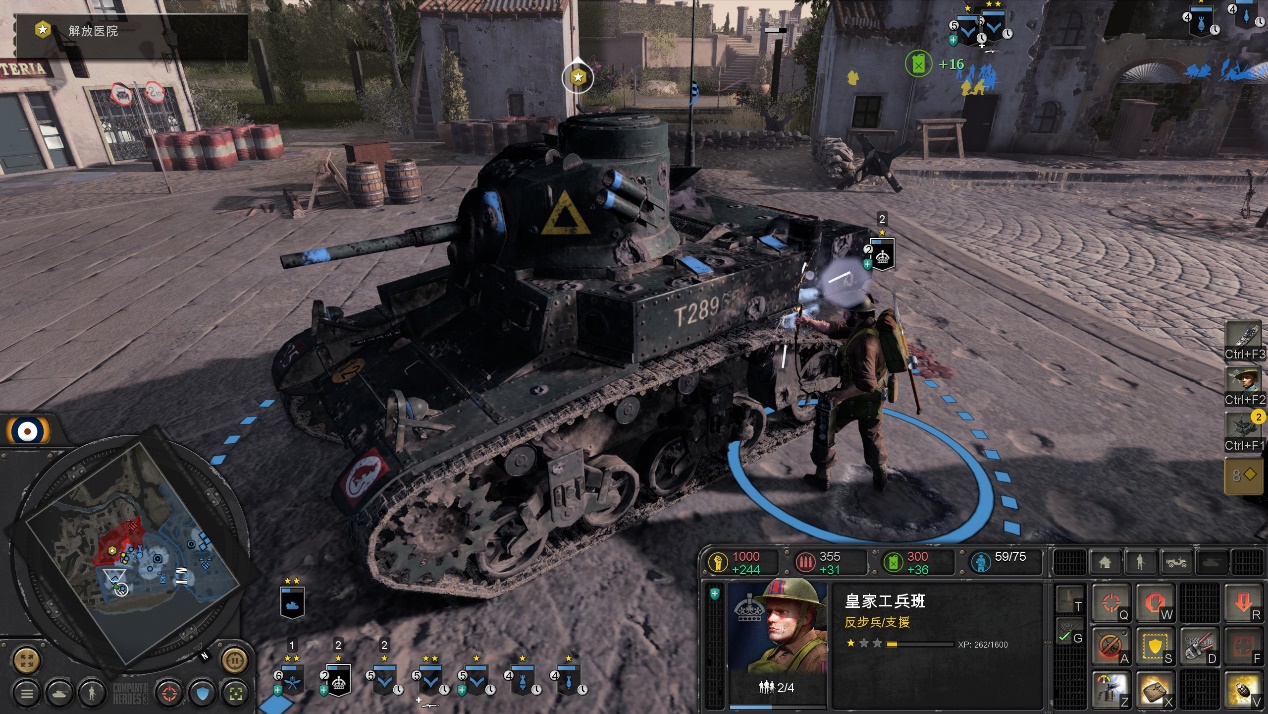Select the yellow shield ability icon
The image size is (1268, 714).
tap(1153, 647)
